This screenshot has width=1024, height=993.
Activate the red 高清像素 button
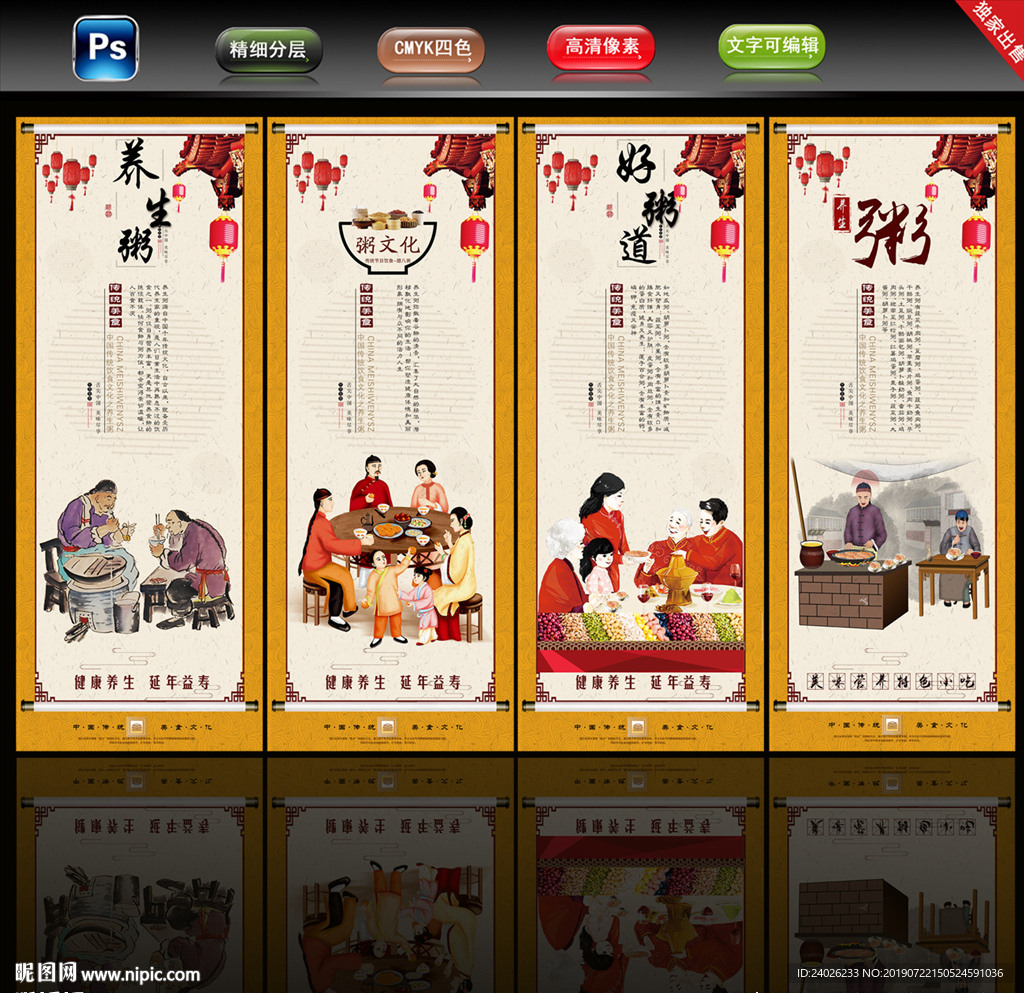pyautogui.click(x=601, y=47)
